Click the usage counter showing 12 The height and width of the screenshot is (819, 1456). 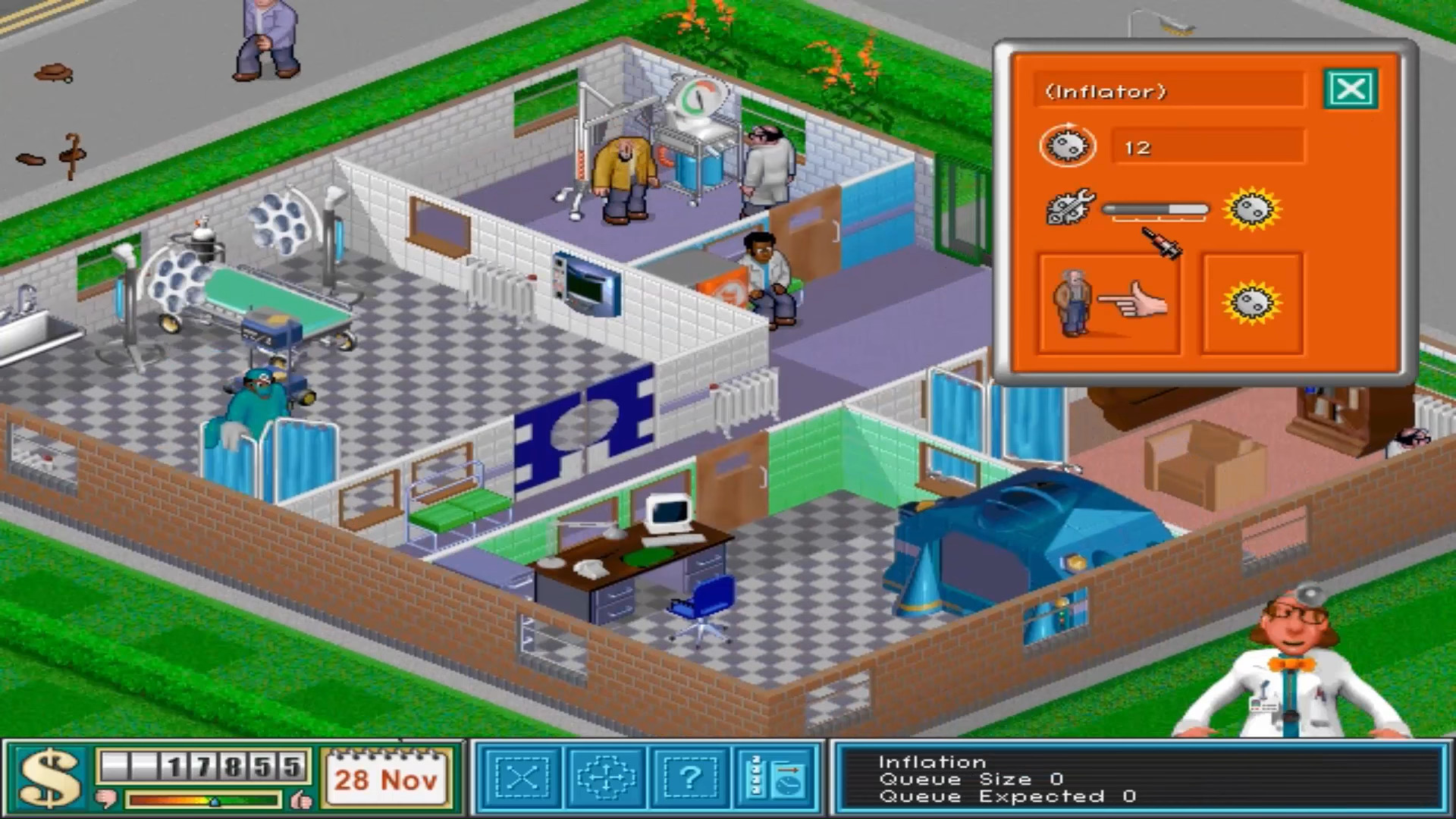coord(1138,147)
